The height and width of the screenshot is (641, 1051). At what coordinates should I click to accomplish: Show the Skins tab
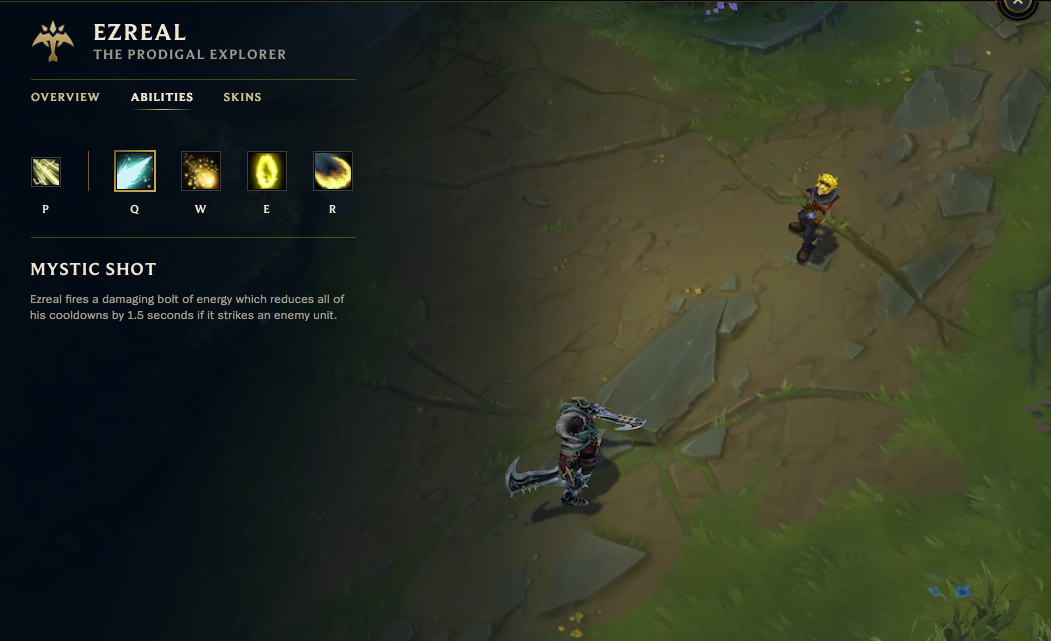(242, 97)
